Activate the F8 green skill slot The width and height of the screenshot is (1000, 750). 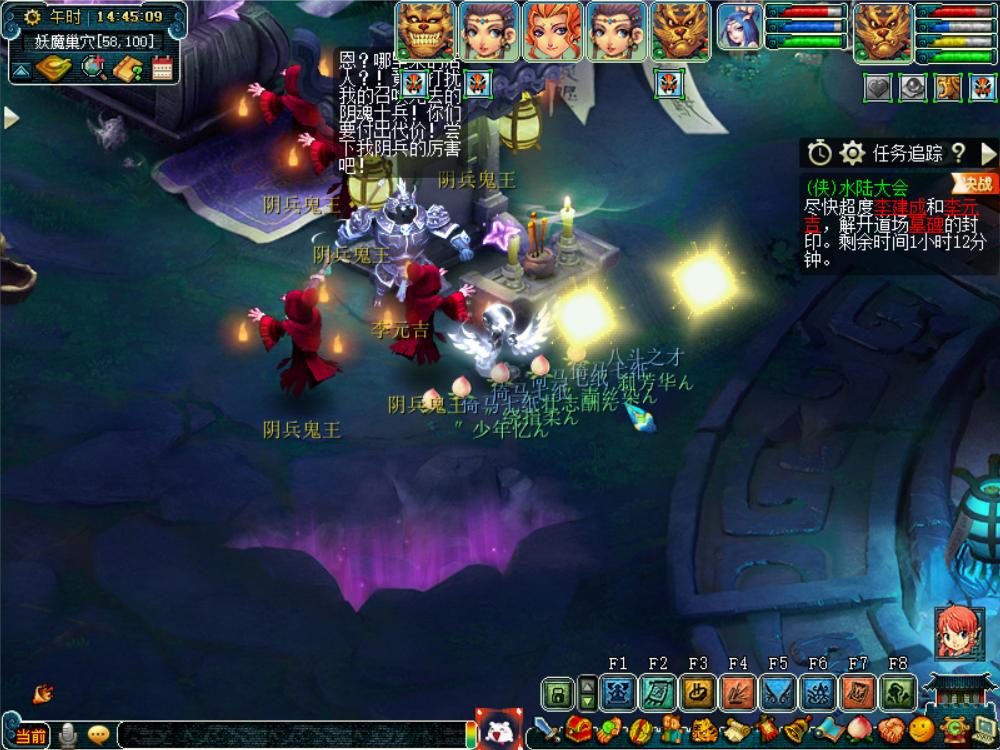(x=898, y=692)
